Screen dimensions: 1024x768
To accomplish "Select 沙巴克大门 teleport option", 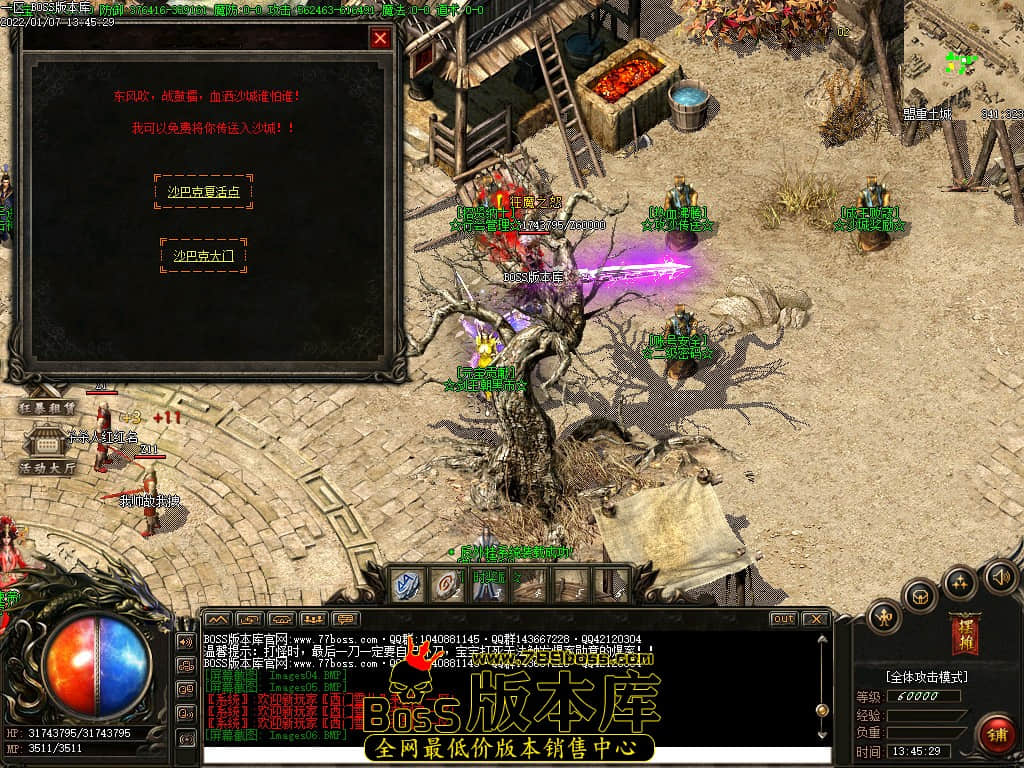I will [x=204, y=256].
